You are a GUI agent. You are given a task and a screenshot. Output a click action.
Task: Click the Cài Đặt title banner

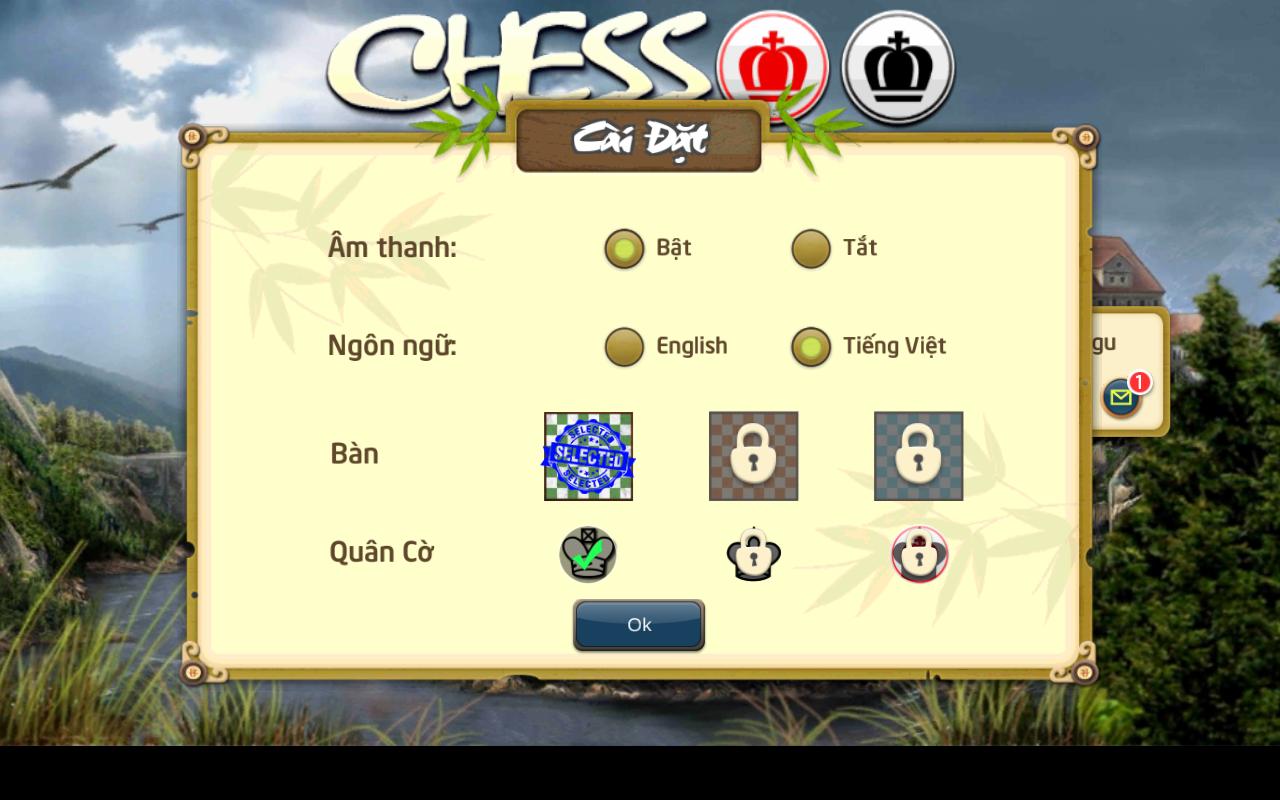[639, 140]
